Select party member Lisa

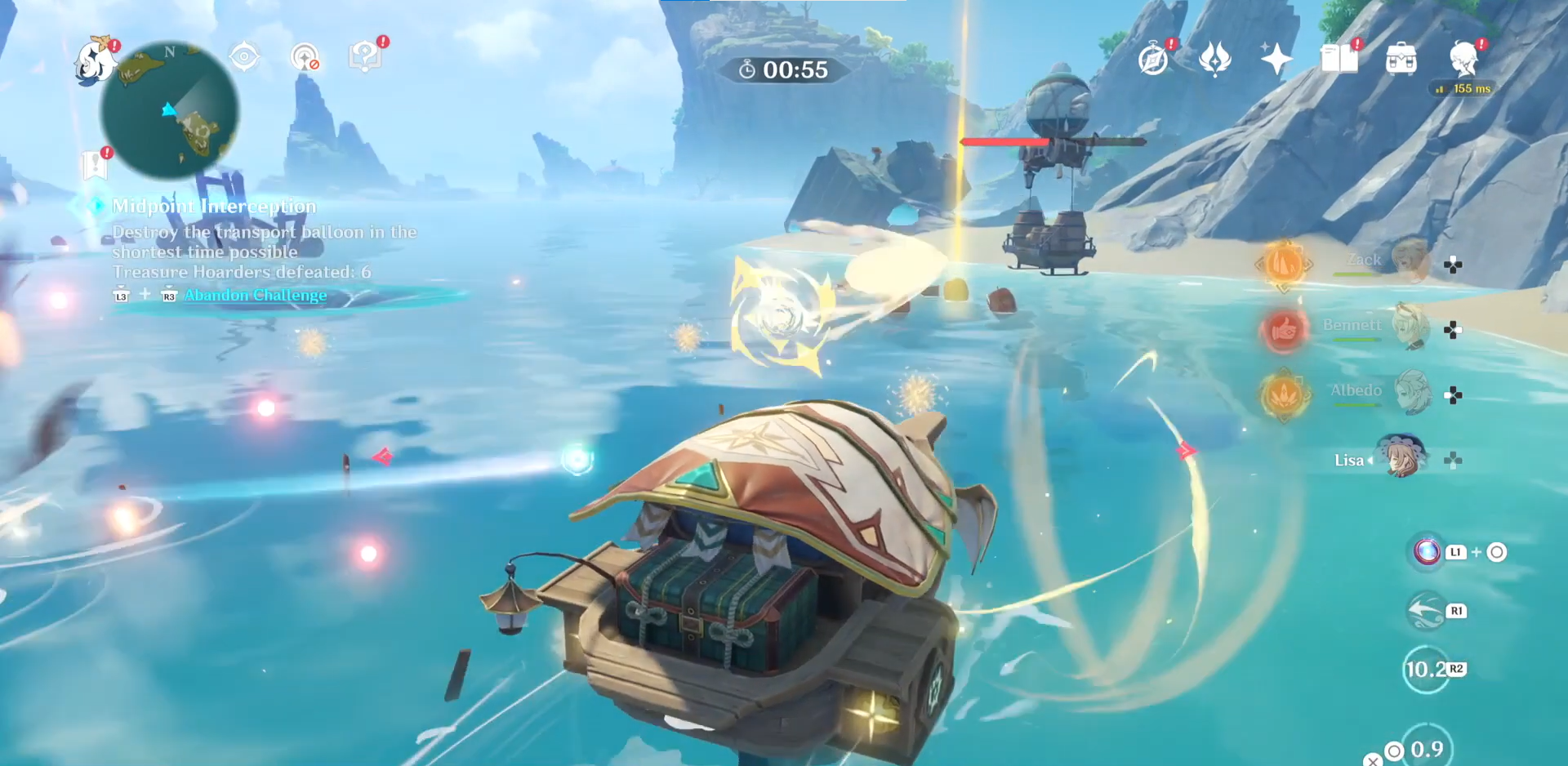(1401, 457)
